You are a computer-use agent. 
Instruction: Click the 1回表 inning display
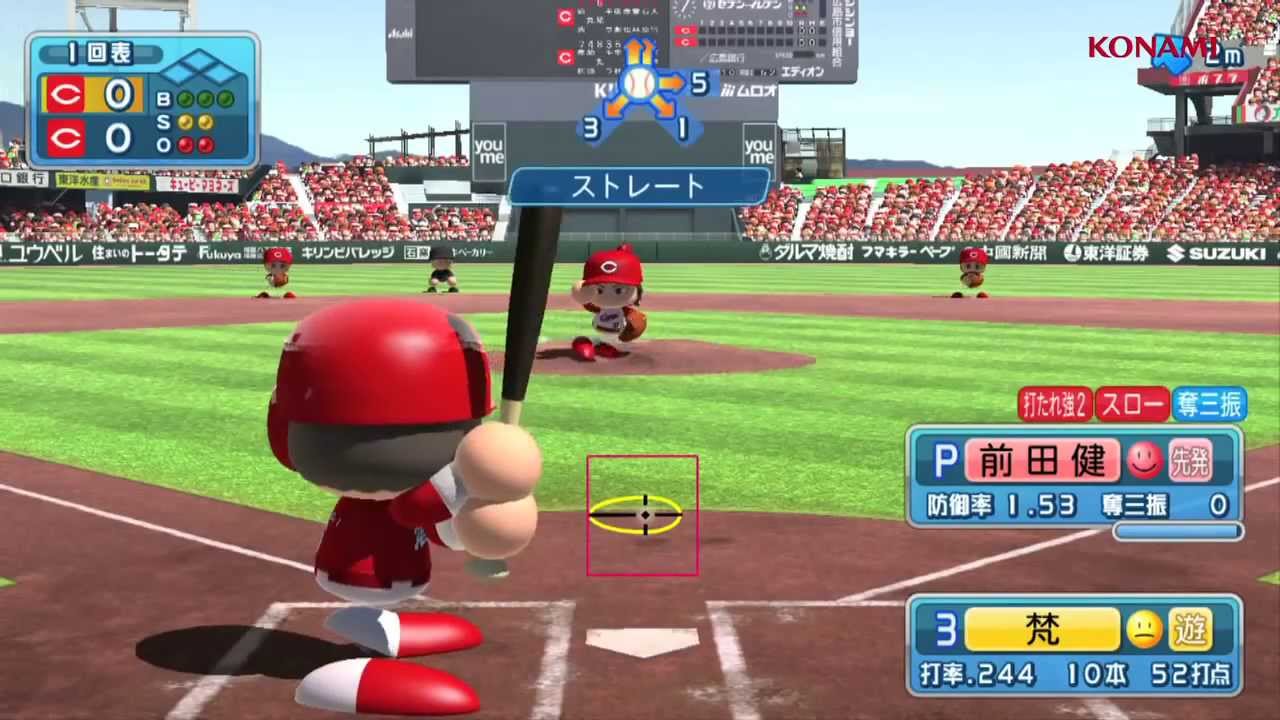tap(99, 51)
